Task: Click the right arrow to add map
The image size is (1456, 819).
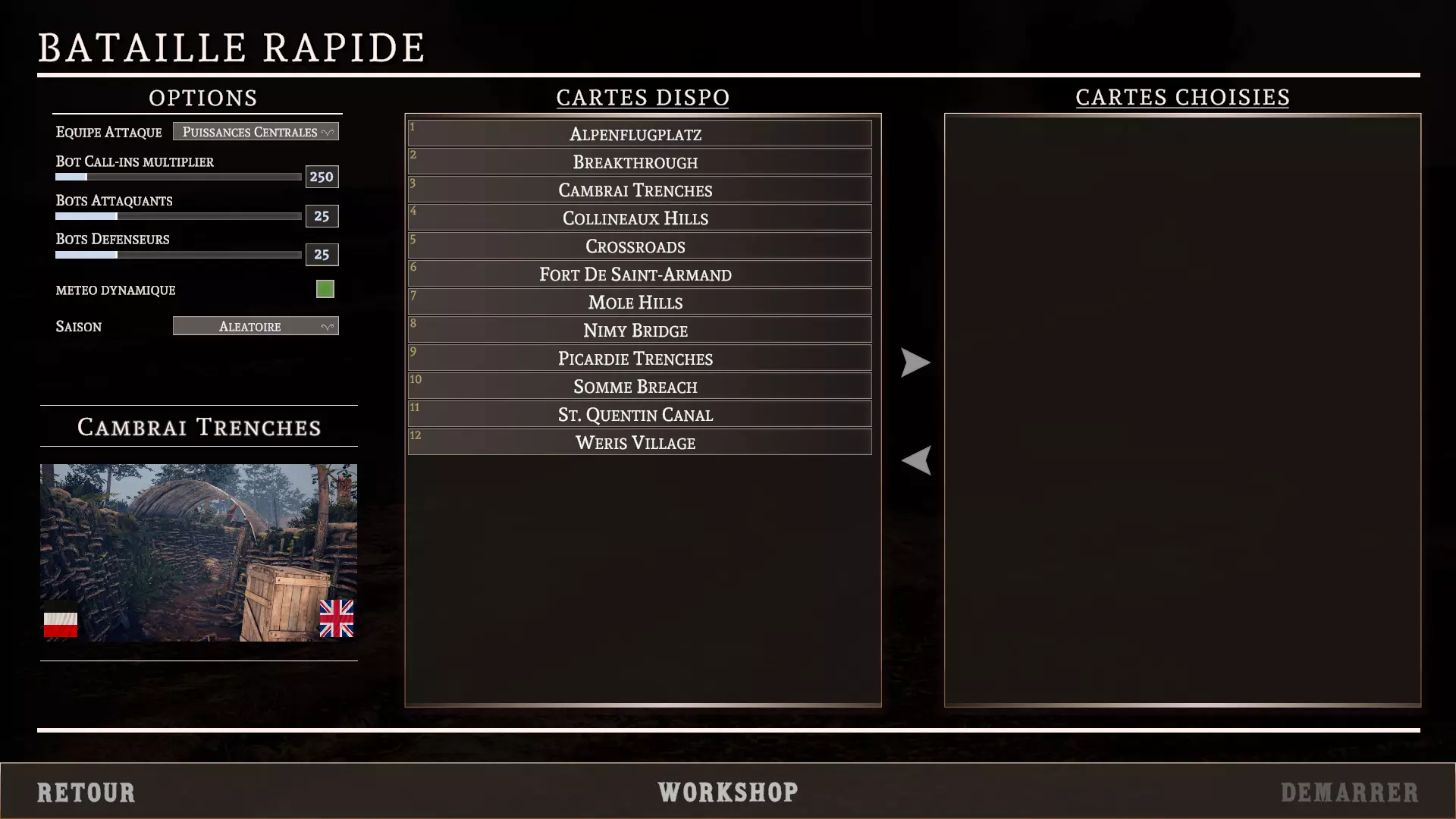Action: pos(915,362)
